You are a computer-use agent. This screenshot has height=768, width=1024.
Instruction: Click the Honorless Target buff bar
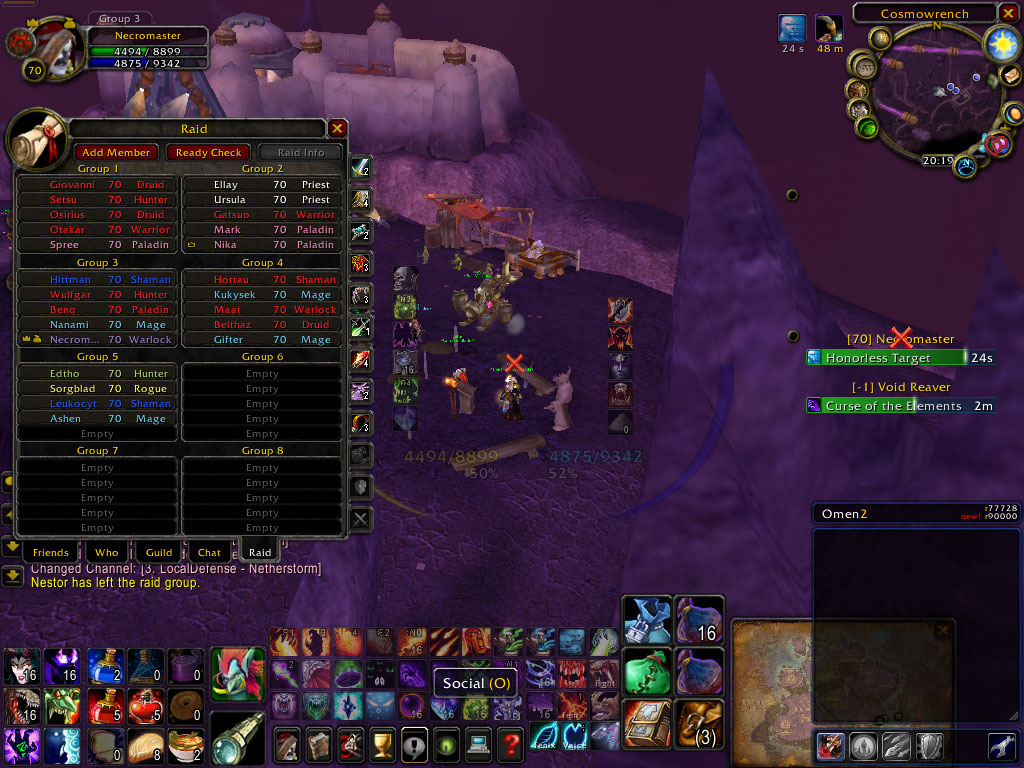tap(885, 358)
